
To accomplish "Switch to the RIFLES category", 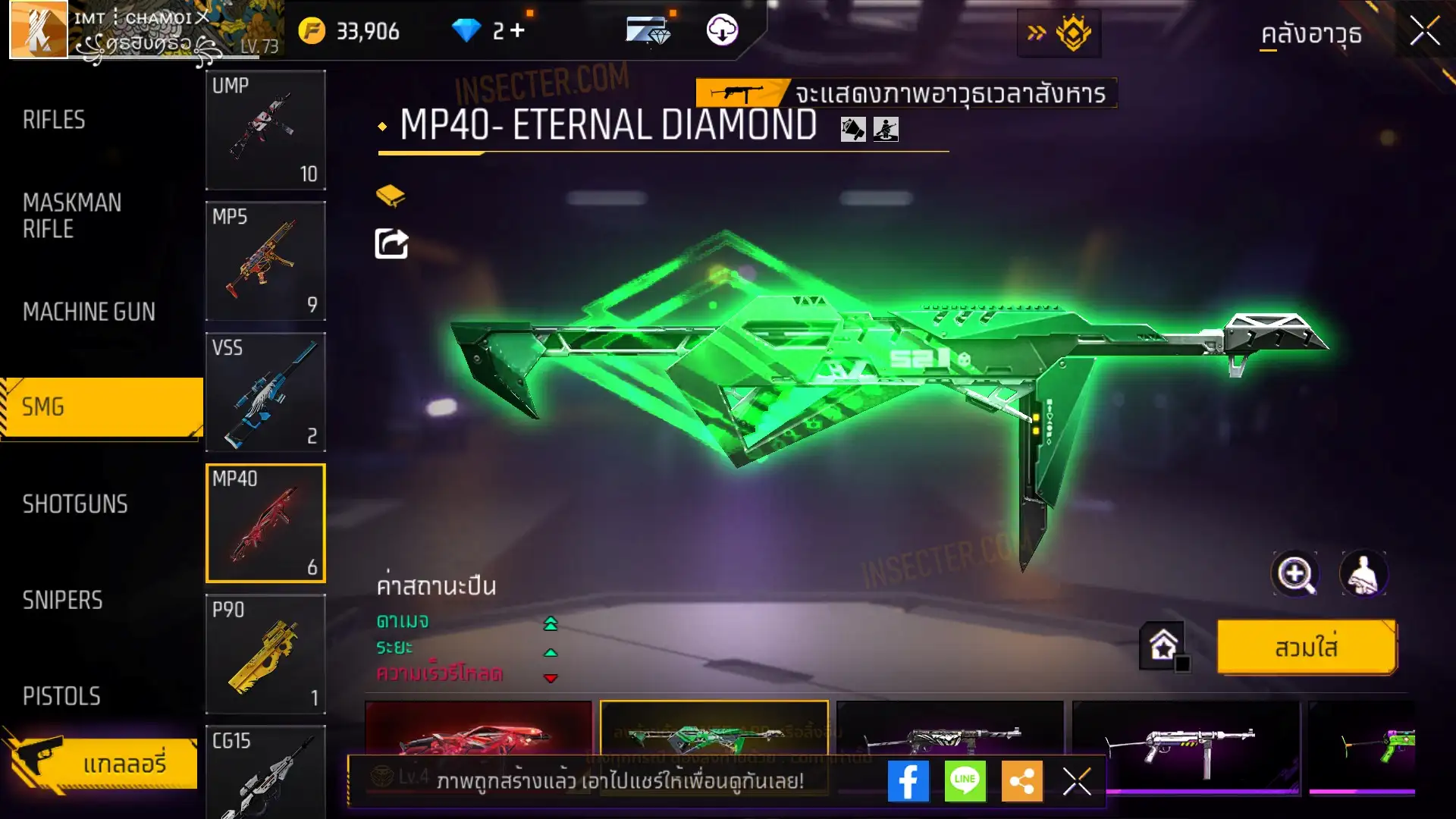I will point(54,120).
